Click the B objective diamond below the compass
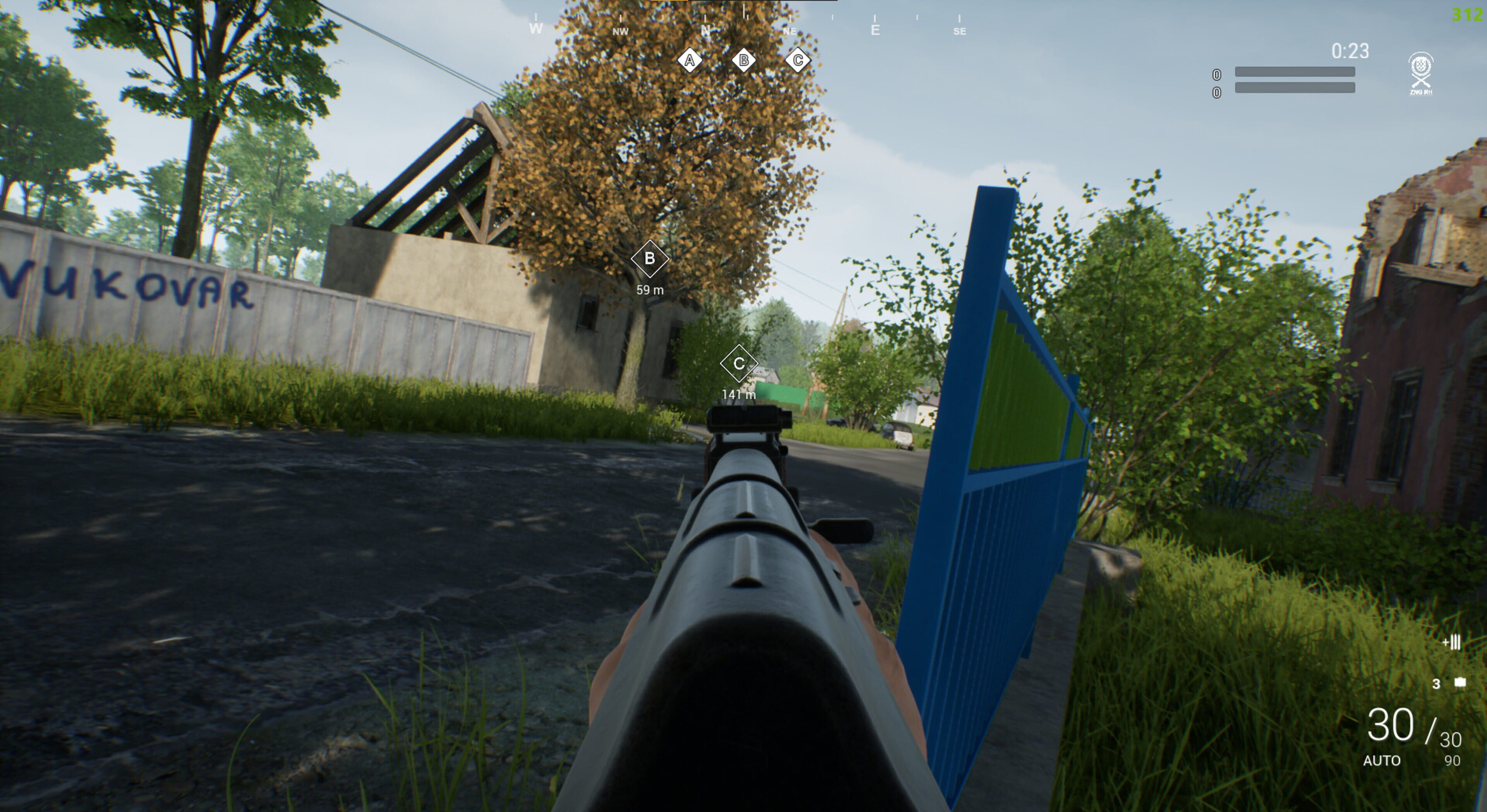1487x812 pixels. (743, 60)
